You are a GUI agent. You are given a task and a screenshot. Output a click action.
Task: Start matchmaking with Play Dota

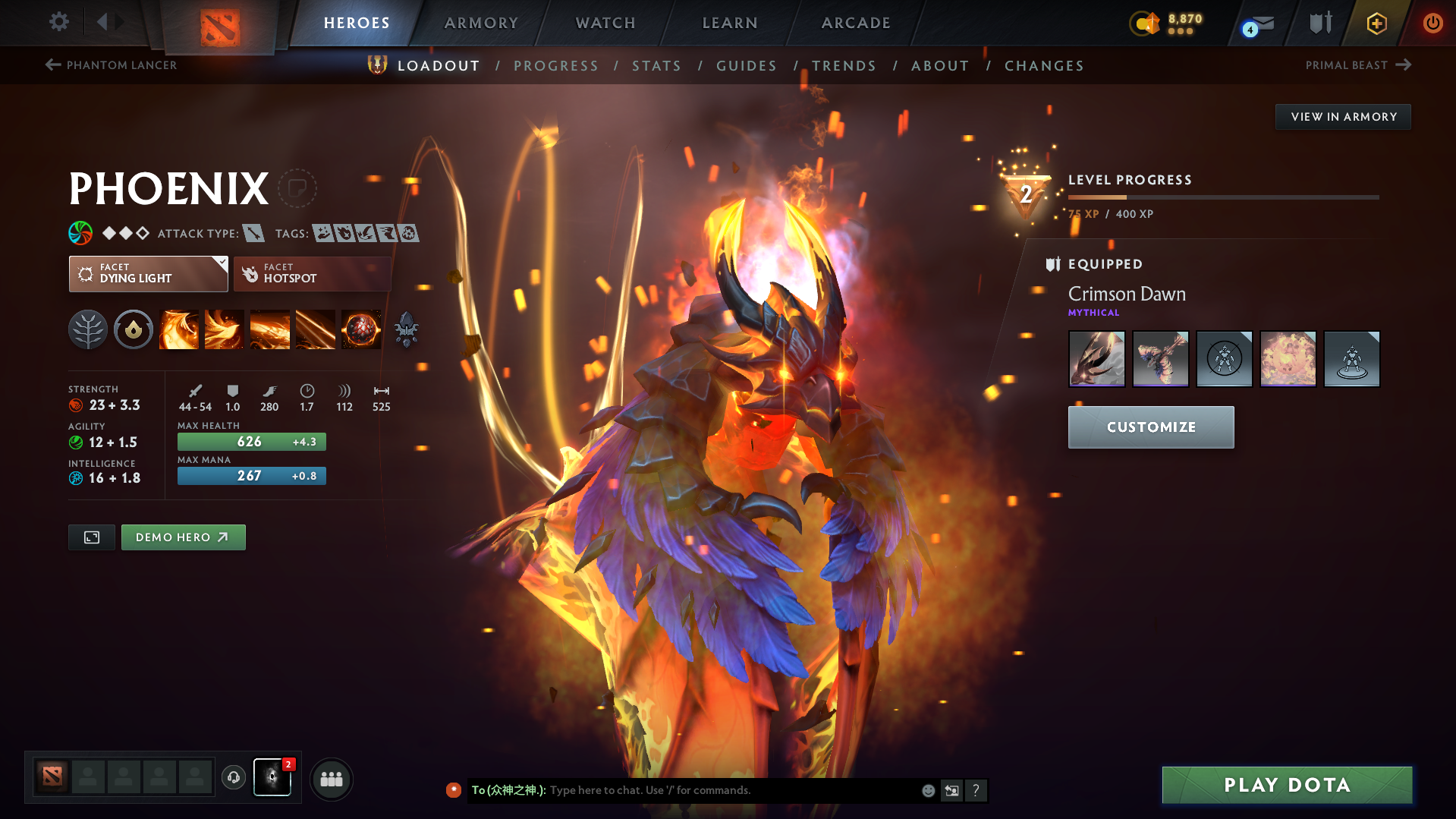pyautogui.click(x=1287, y=785)
